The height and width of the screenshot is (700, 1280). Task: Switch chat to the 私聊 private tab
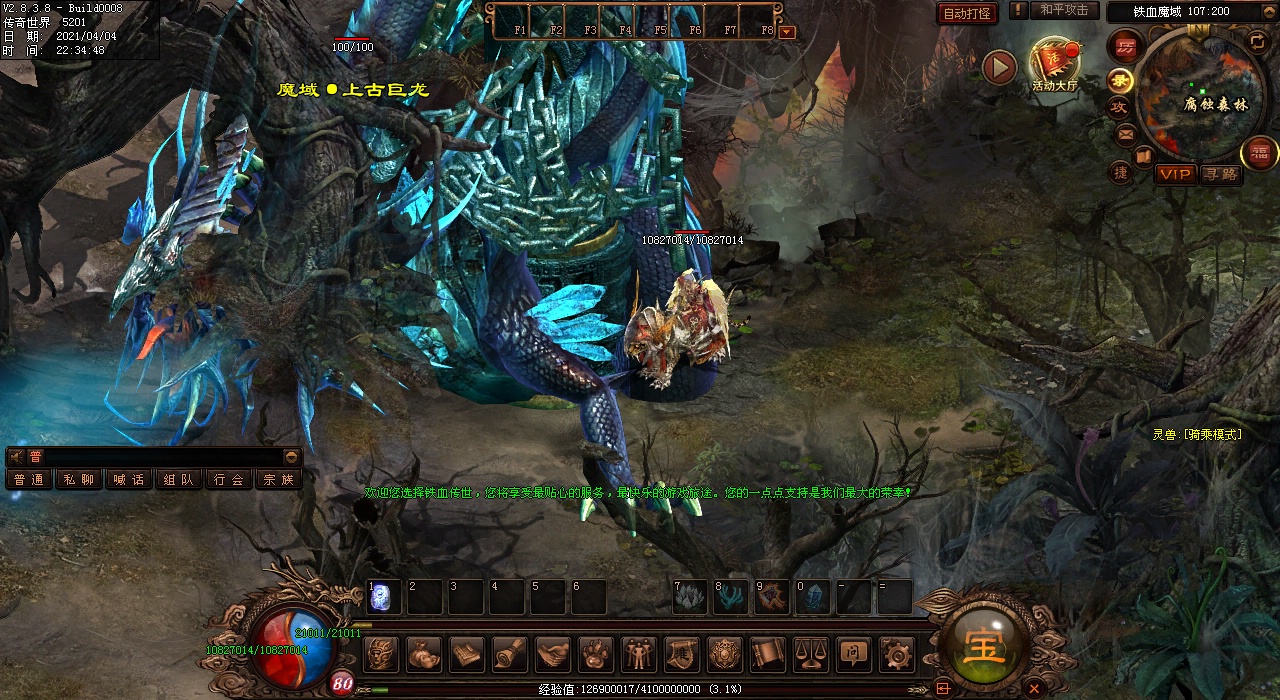78,480
